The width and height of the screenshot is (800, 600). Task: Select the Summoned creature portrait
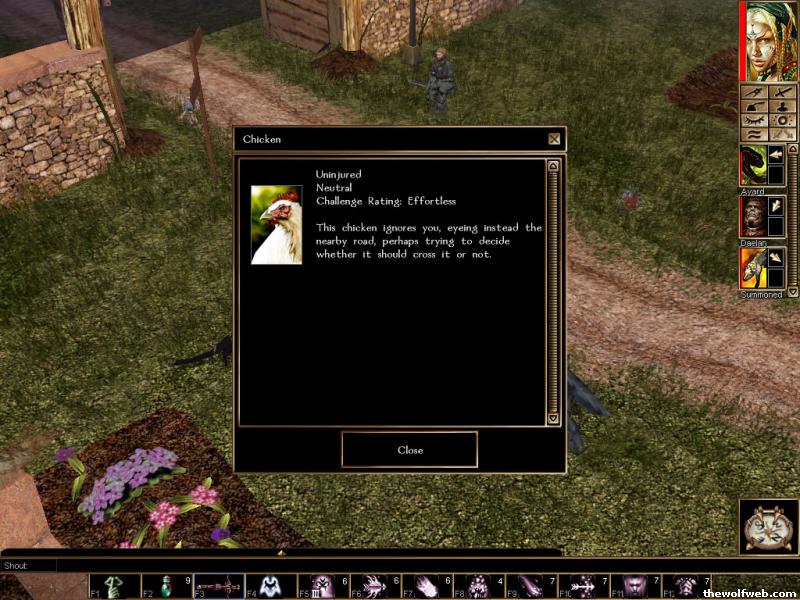coord(752,268)
